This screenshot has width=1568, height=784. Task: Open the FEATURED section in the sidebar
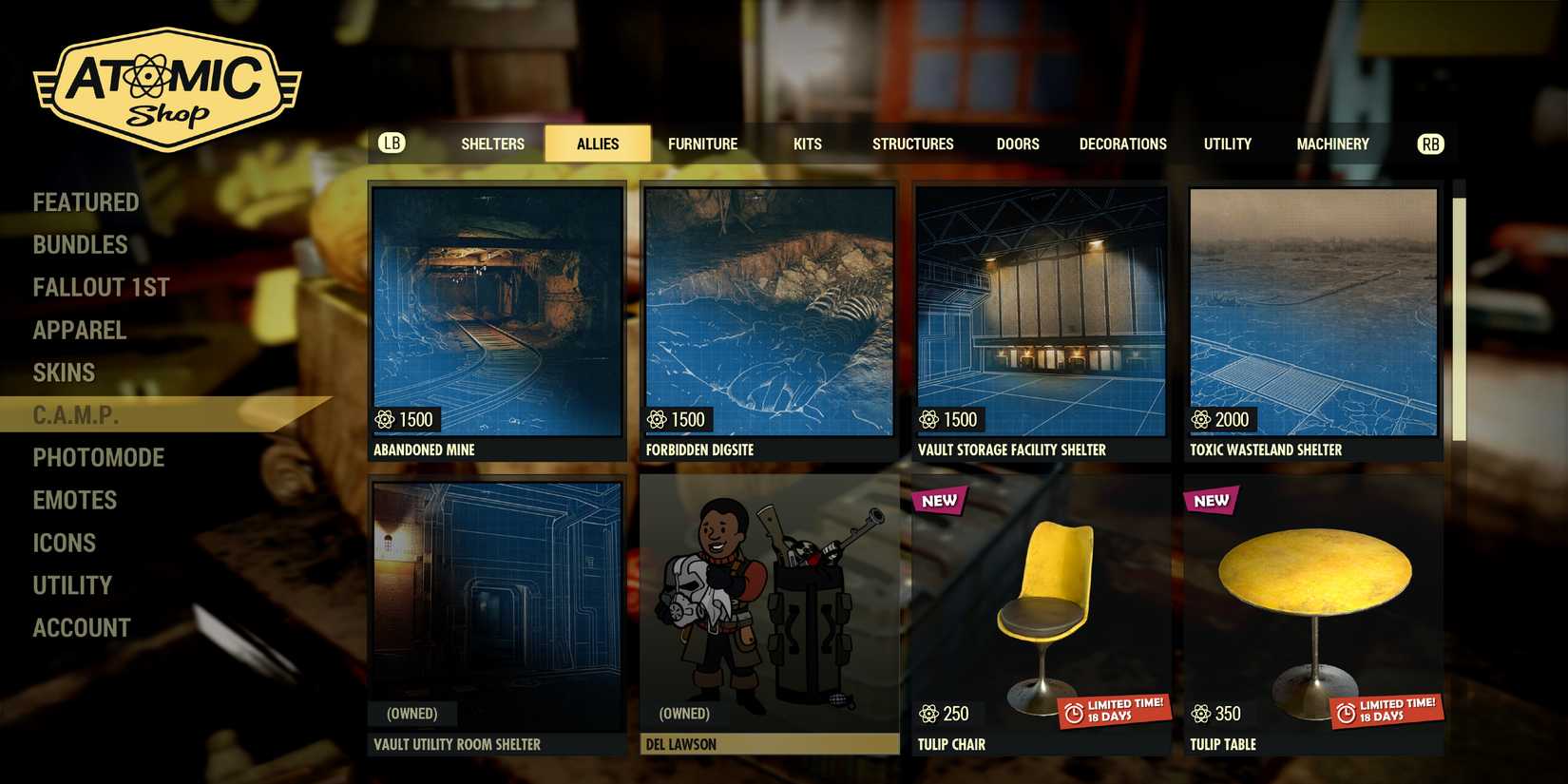86,201
